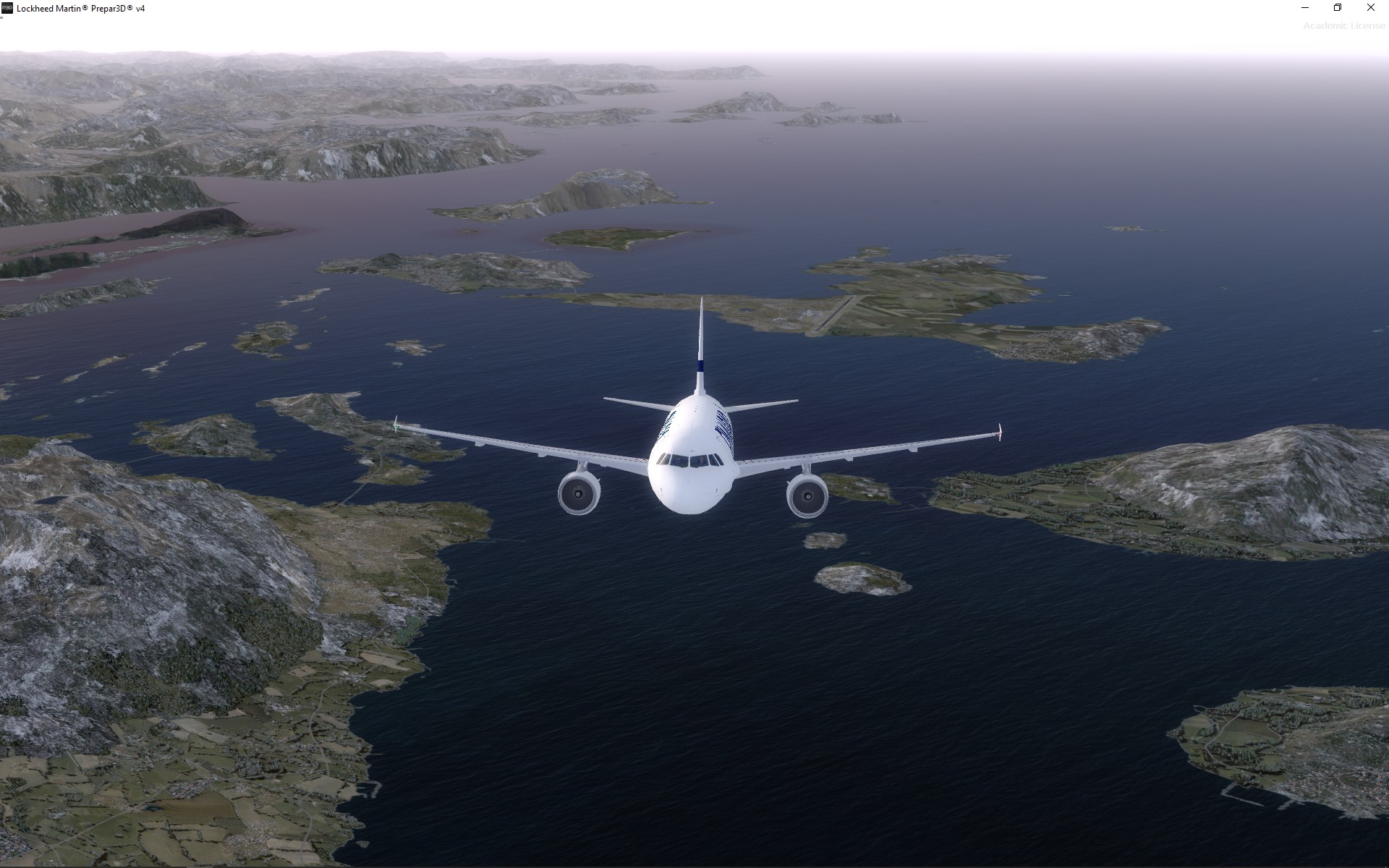Restore down the Prepar3D window

point(1338,8)
